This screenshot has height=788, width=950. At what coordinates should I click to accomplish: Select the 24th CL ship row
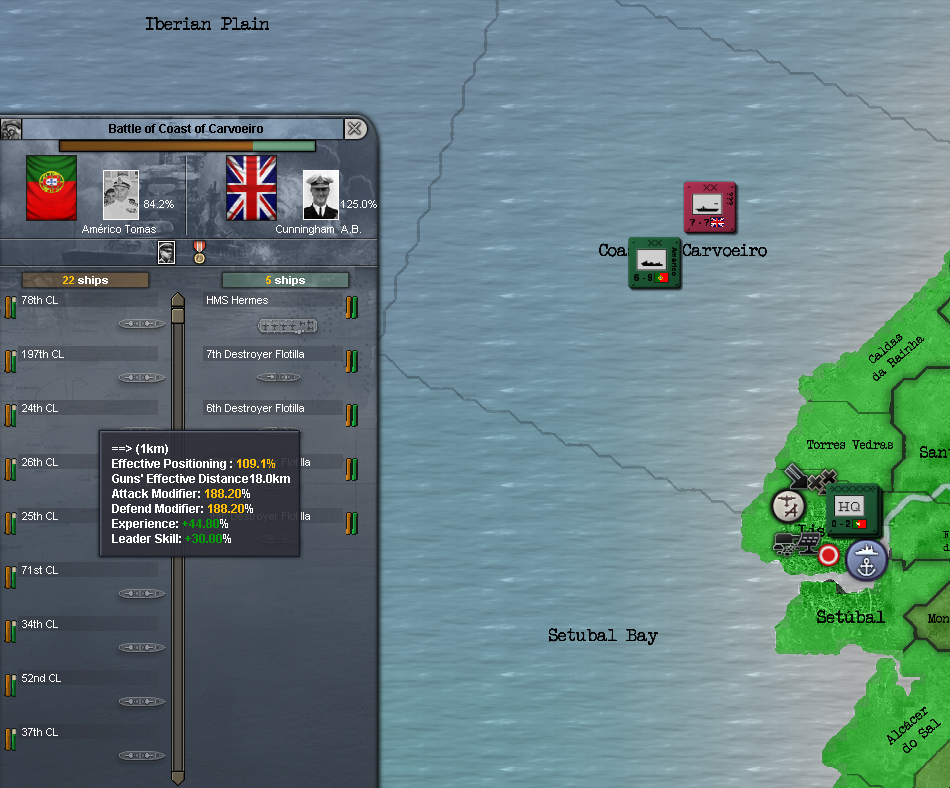pos(88,418)
